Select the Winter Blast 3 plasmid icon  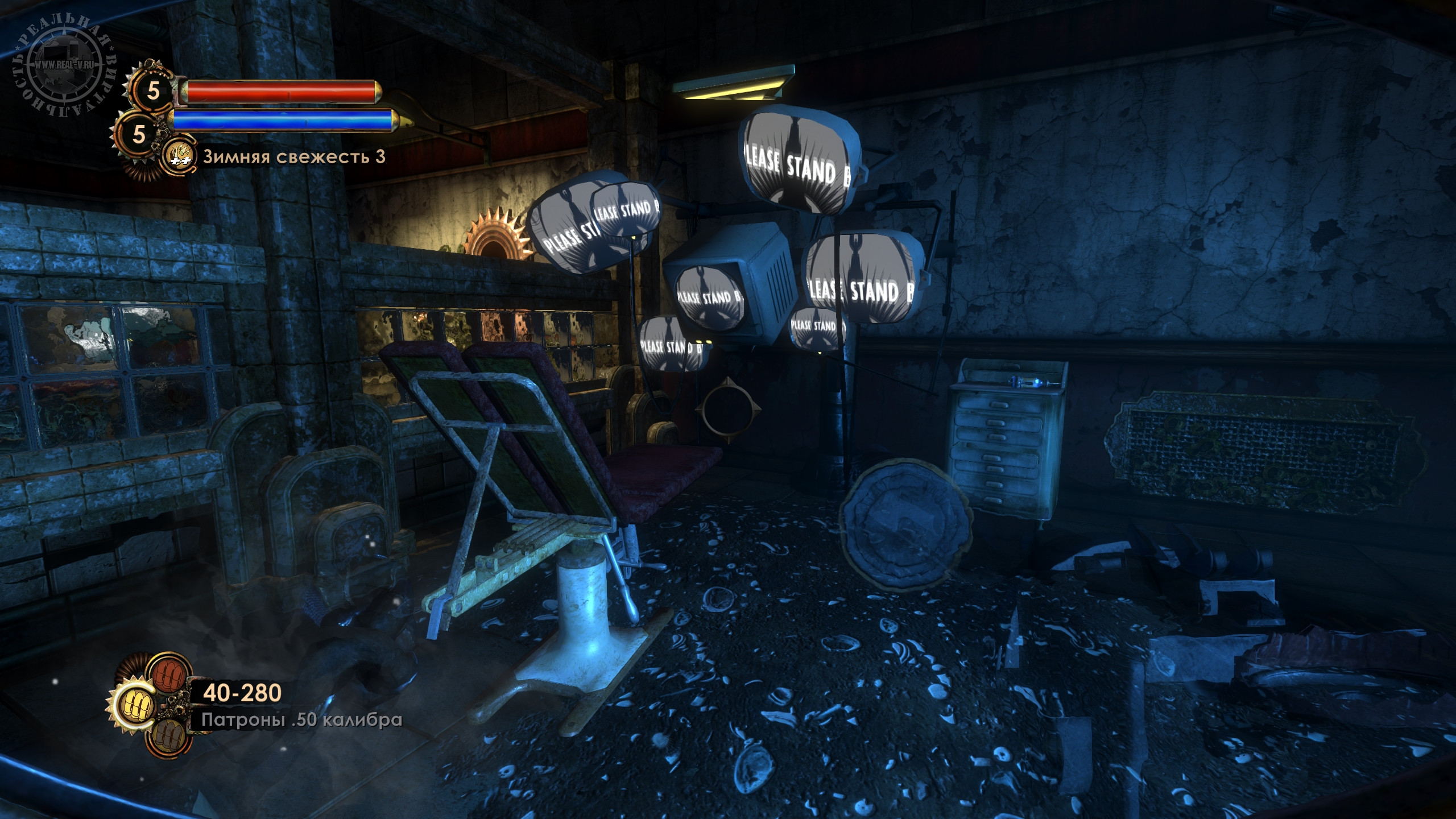coord(178,157)
